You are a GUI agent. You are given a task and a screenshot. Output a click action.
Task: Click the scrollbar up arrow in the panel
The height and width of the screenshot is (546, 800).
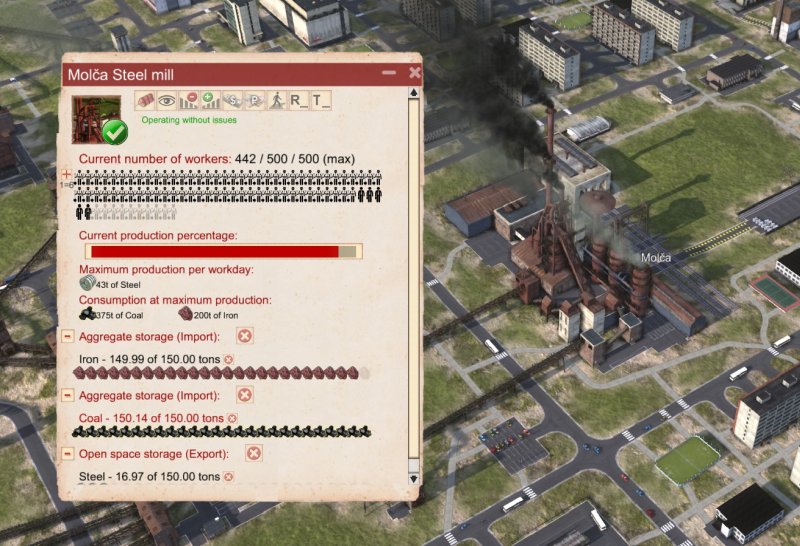(413, 93)
